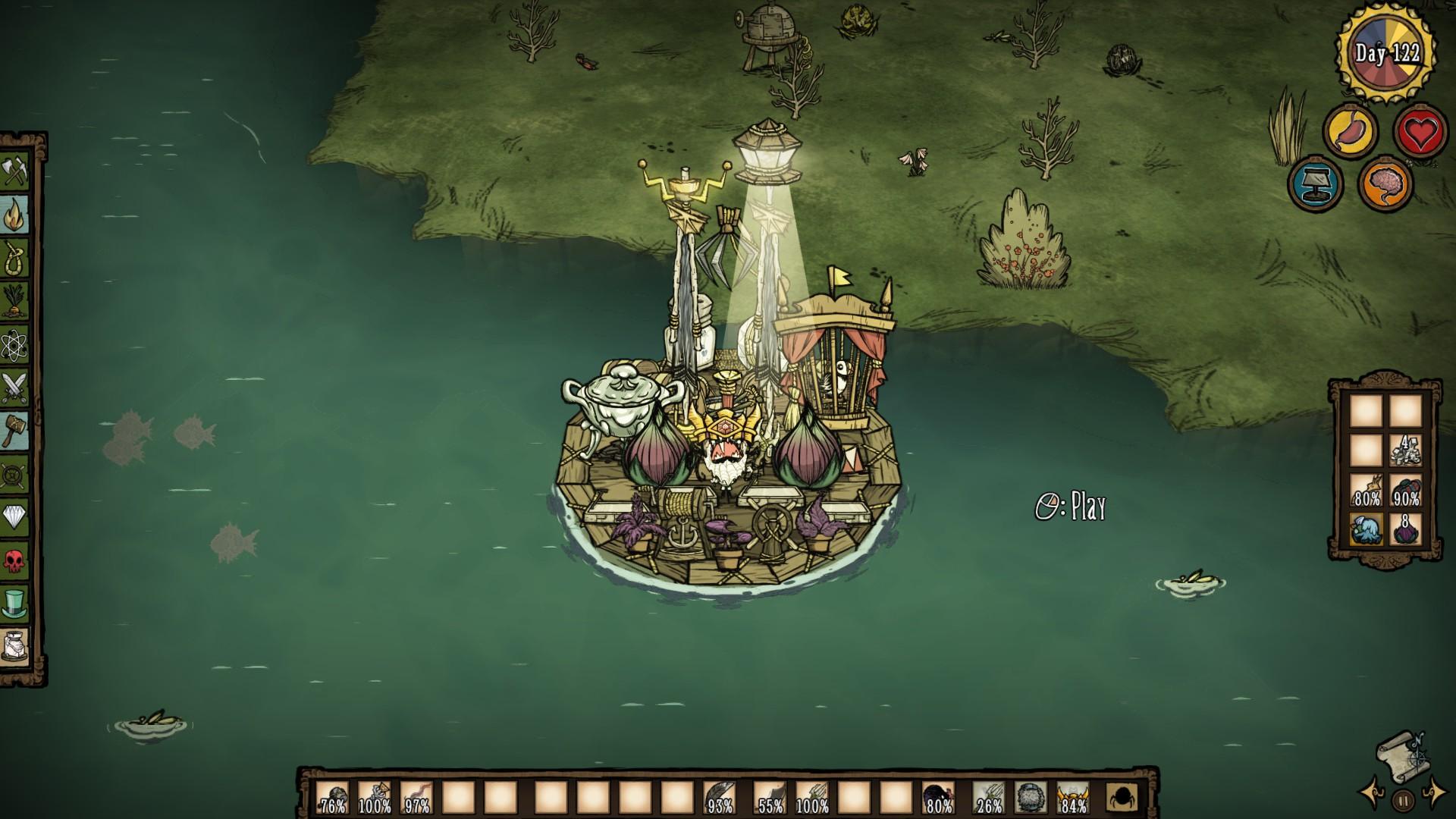Select the Survival tab with rope icon
Viewport: 1456px width, 819px height.
(x=16, y=259)
